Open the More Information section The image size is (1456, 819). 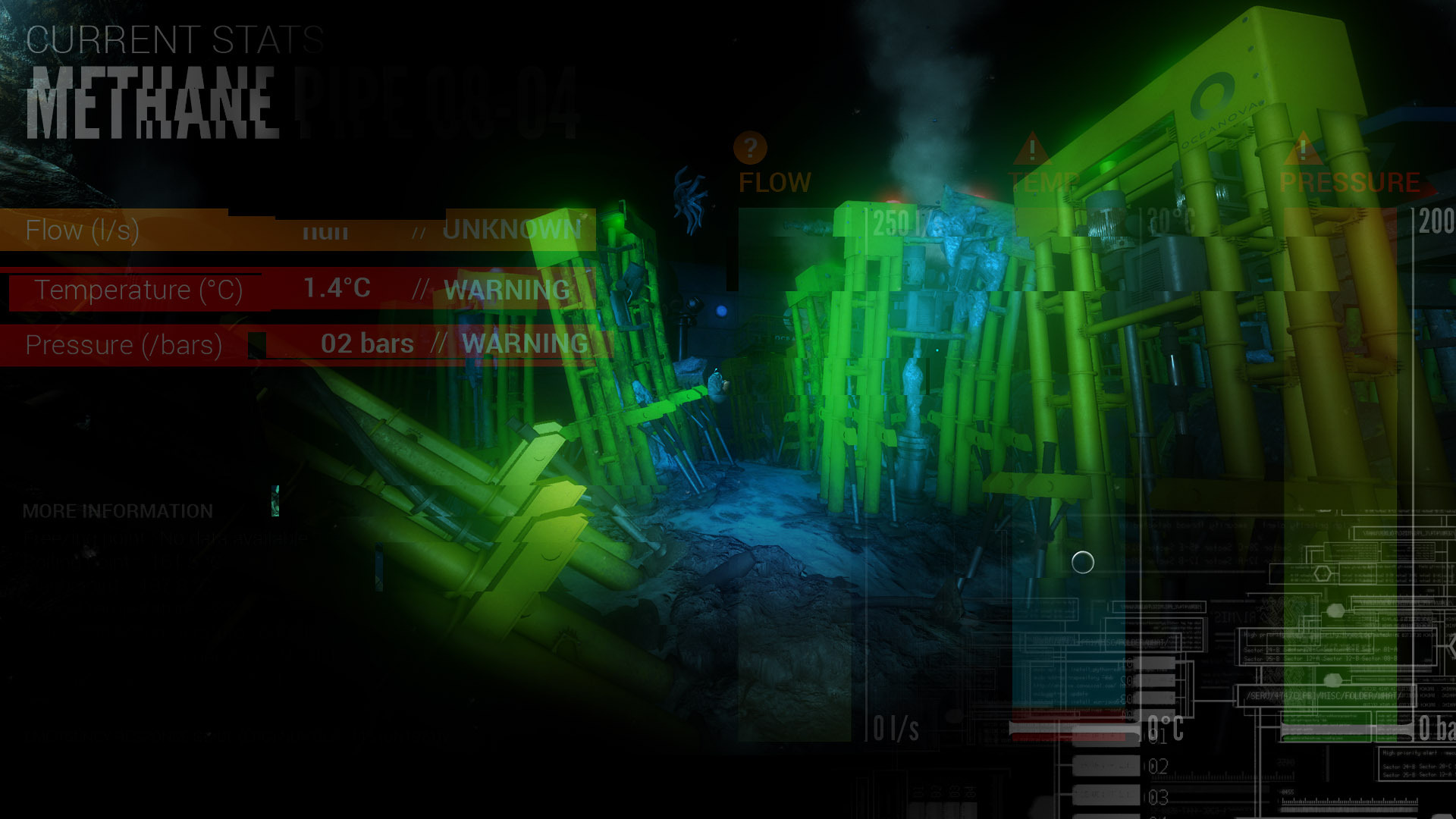click(118, 511)
